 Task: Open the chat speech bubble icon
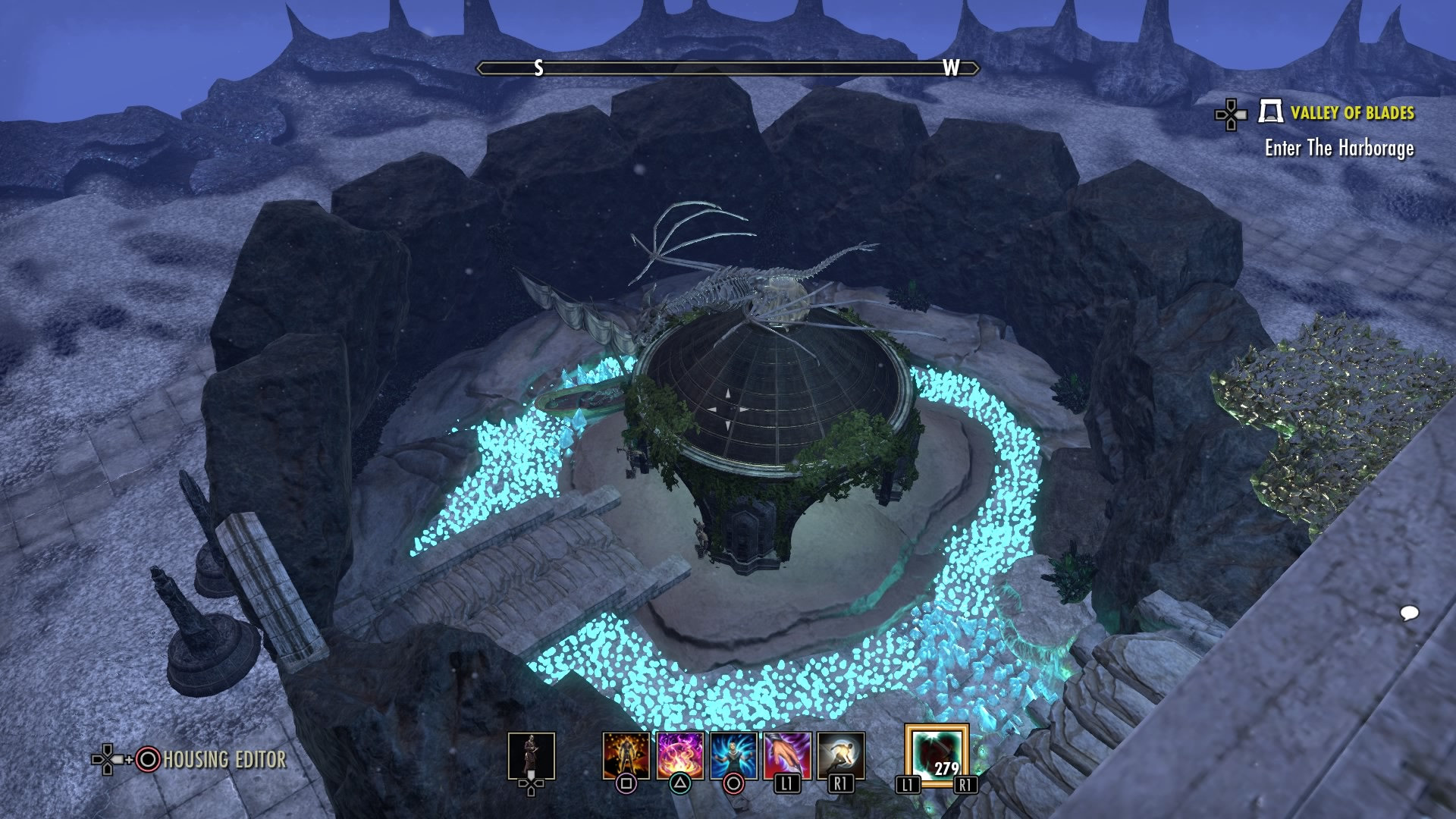[1409, 613]
